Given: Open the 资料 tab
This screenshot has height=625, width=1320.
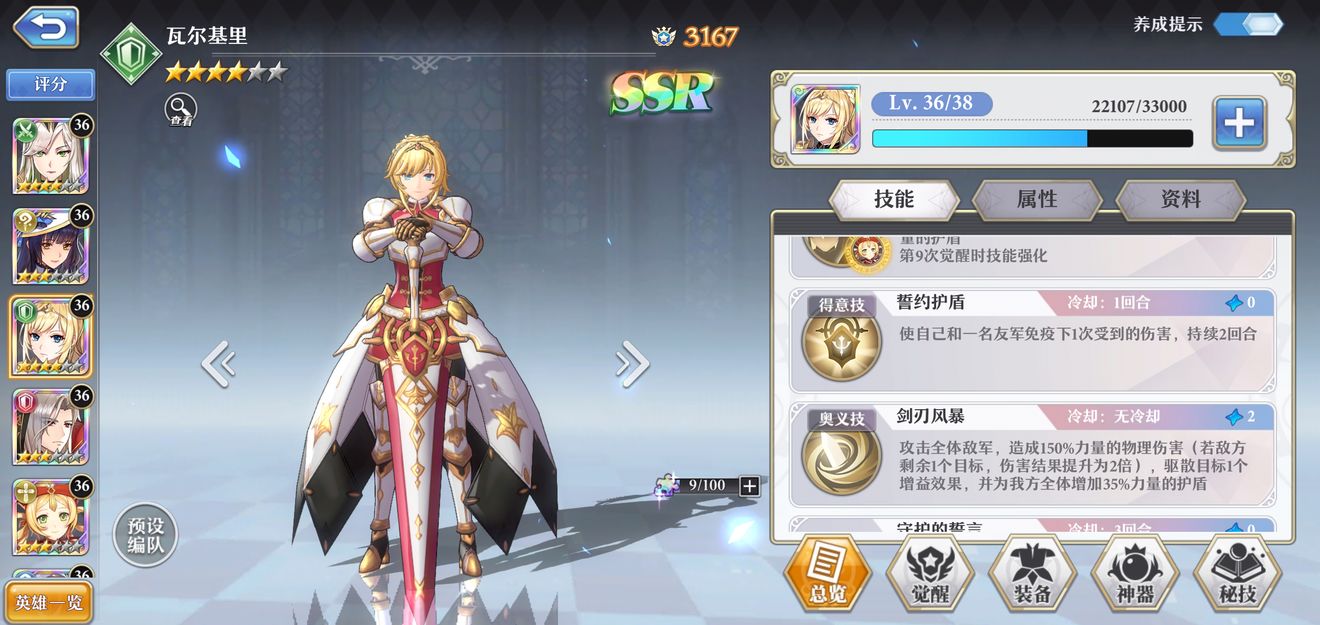Looking at the screenshot, I should (1180, 200).
